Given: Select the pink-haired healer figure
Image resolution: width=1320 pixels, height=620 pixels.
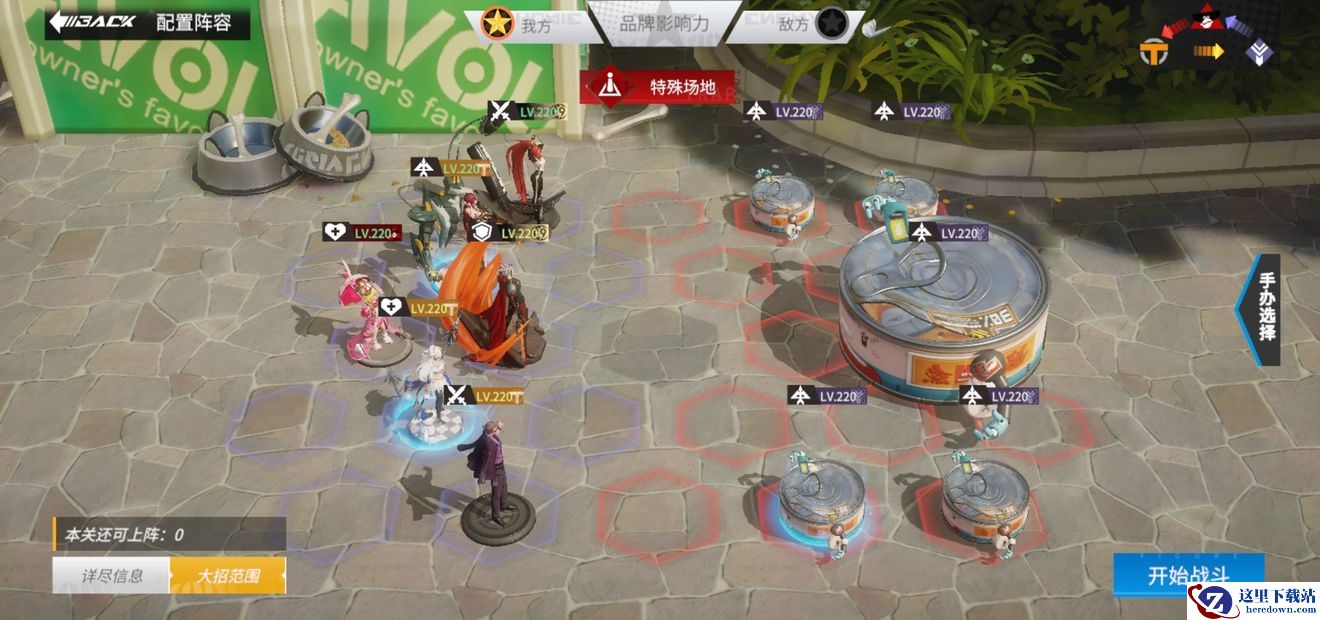Looking at the screenshot, I should [x=360, y=310].
